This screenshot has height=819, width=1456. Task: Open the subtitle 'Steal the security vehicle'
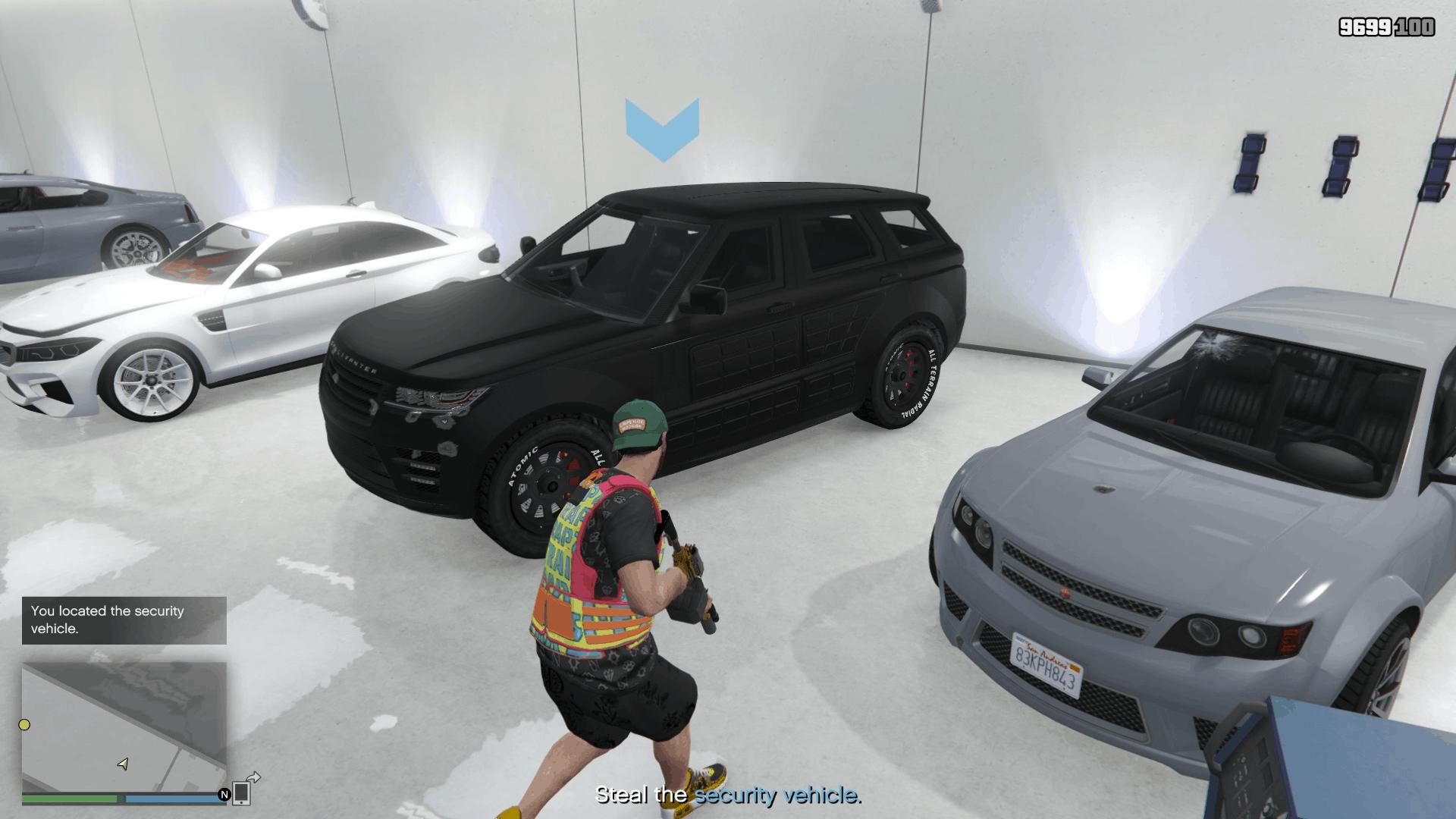[x=728, y=796]
